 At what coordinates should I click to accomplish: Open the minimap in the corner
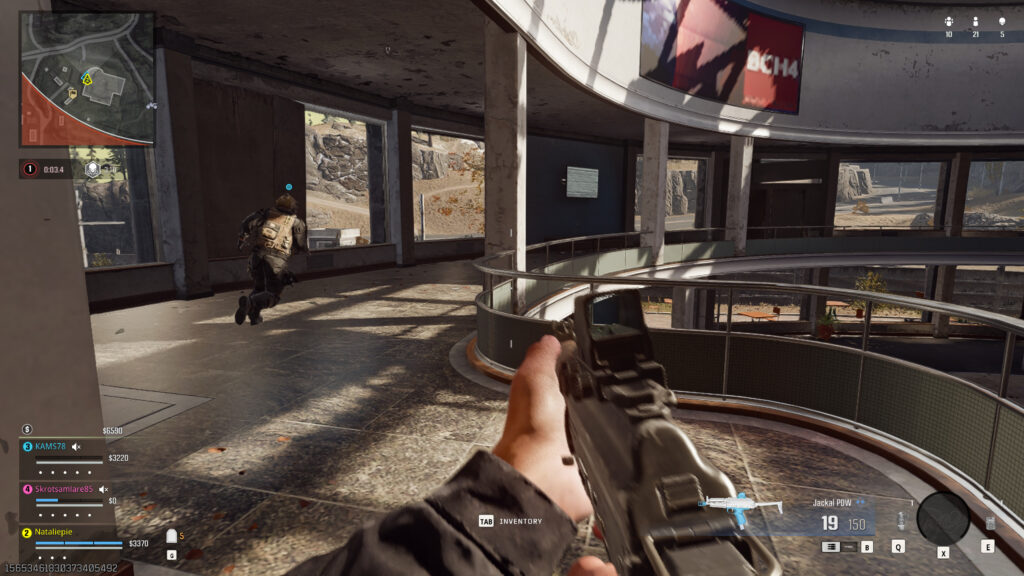[x=87, y=79]
